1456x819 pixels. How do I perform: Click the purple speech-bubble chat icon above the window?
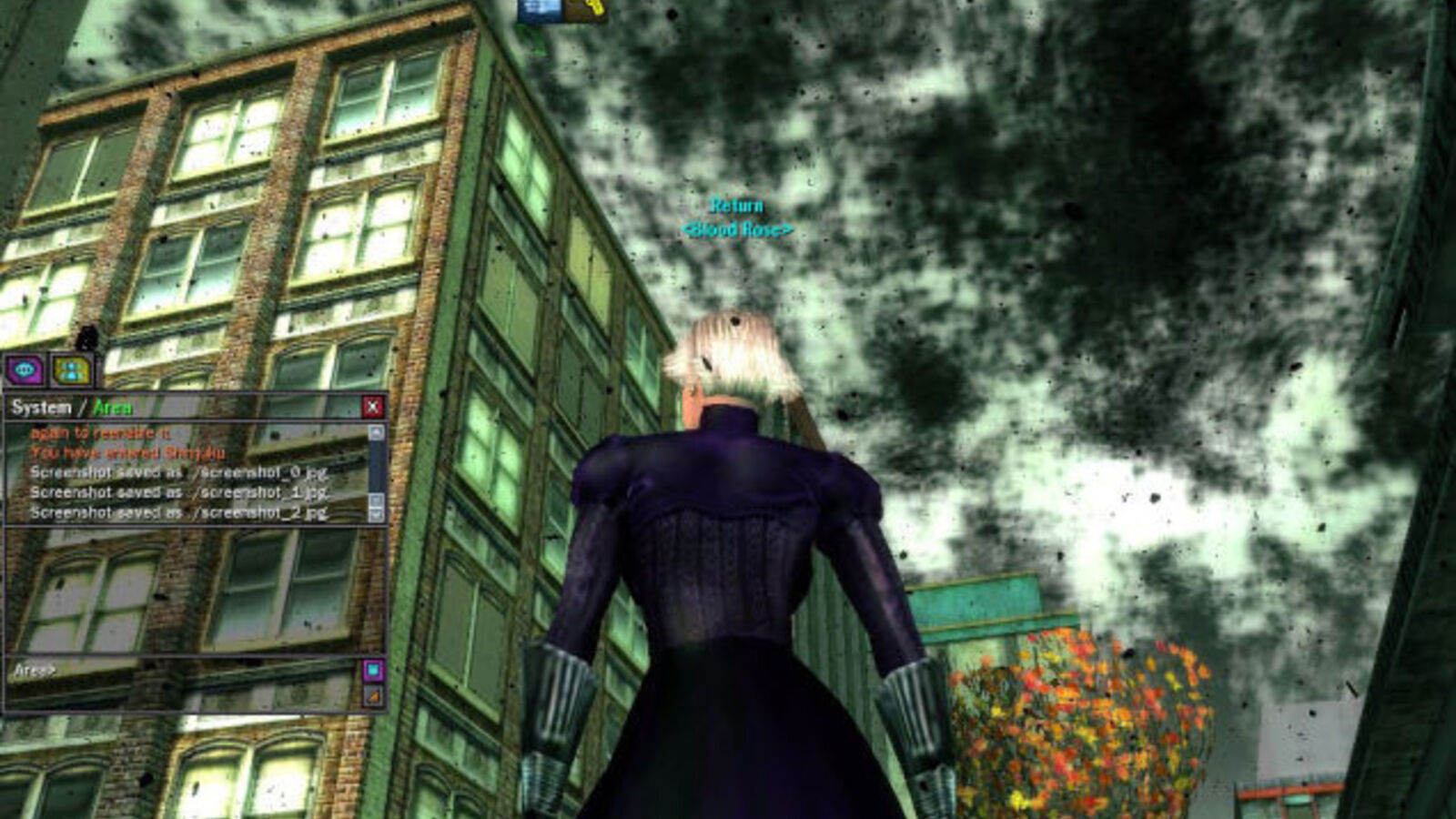point(25,370)
